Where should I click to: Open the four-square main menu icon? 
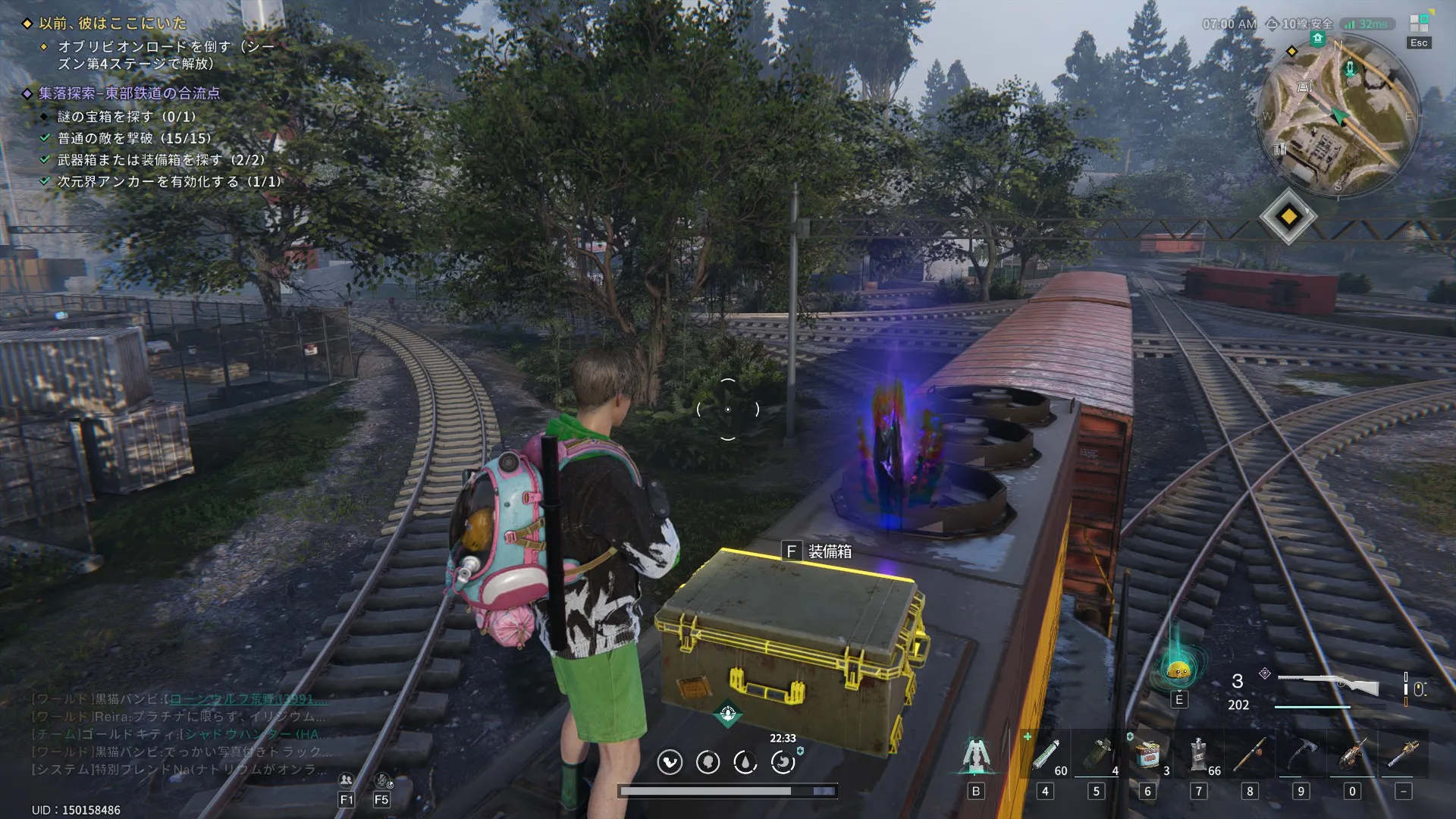[1419, 24]
